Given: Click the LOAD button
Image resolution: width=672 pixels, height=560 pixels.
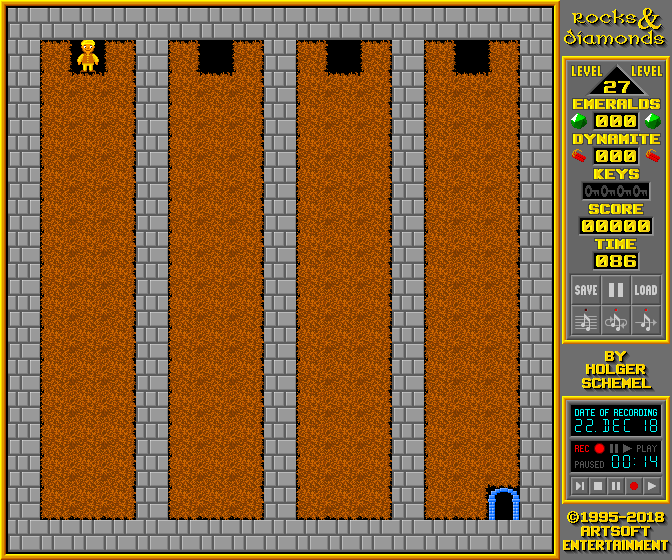Looking at the screenshot, I should (646, 290).
